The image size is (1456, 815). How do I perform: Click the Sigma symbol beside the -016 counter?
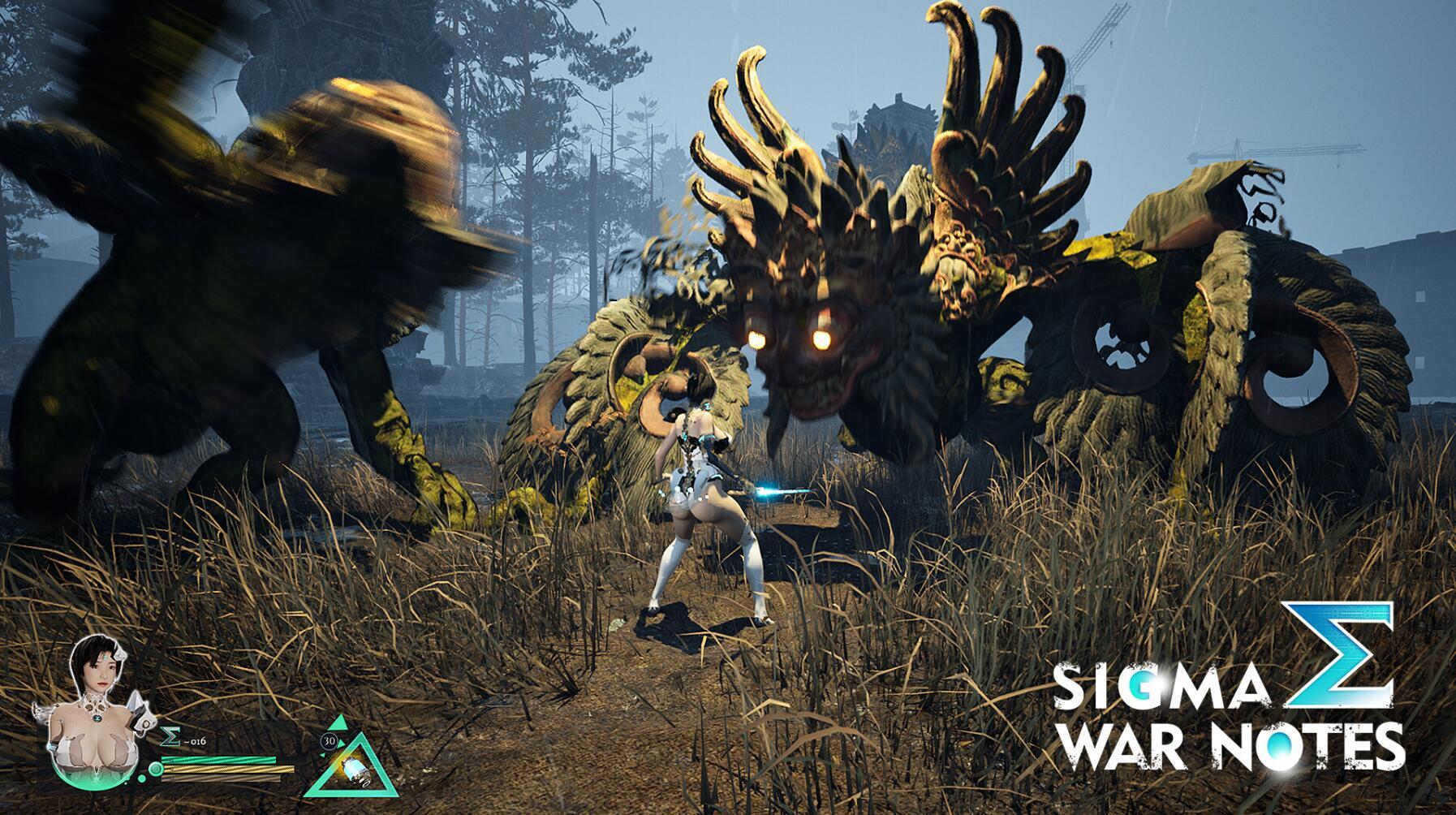(x=170, y=736)
